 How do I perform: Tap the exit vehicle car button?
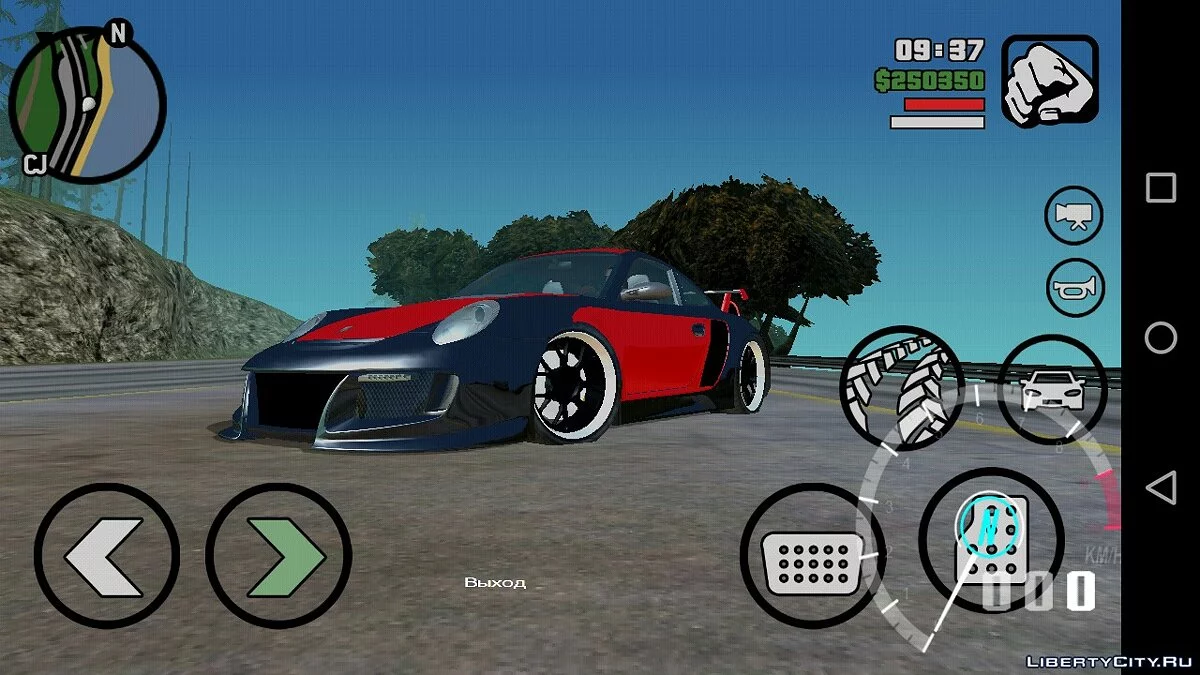point(1052,388)
